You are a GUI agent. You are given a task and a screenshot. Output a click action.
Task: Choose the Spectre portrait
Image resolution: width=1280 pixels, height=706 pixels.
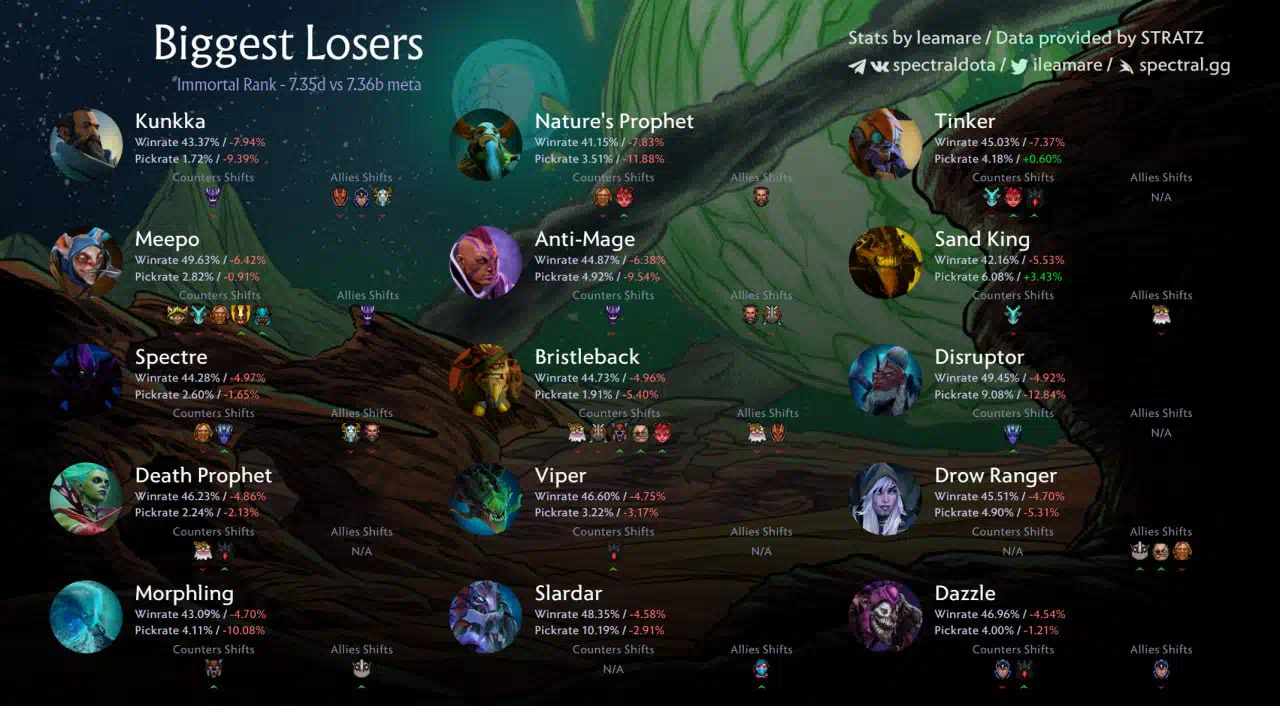click(x=86, y=380)
